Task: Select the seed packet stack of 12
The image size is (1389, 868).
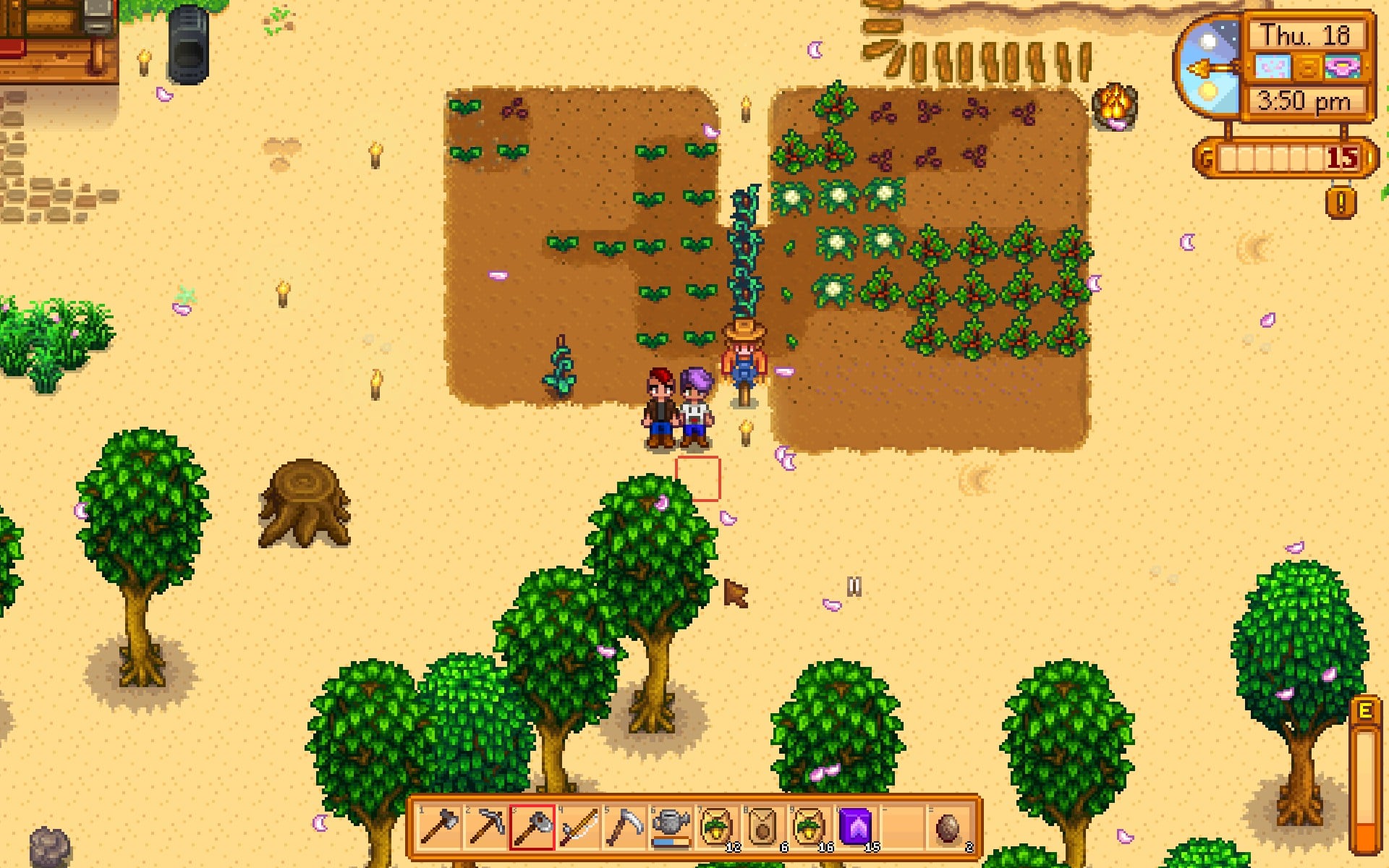Action: coord(718,827)
